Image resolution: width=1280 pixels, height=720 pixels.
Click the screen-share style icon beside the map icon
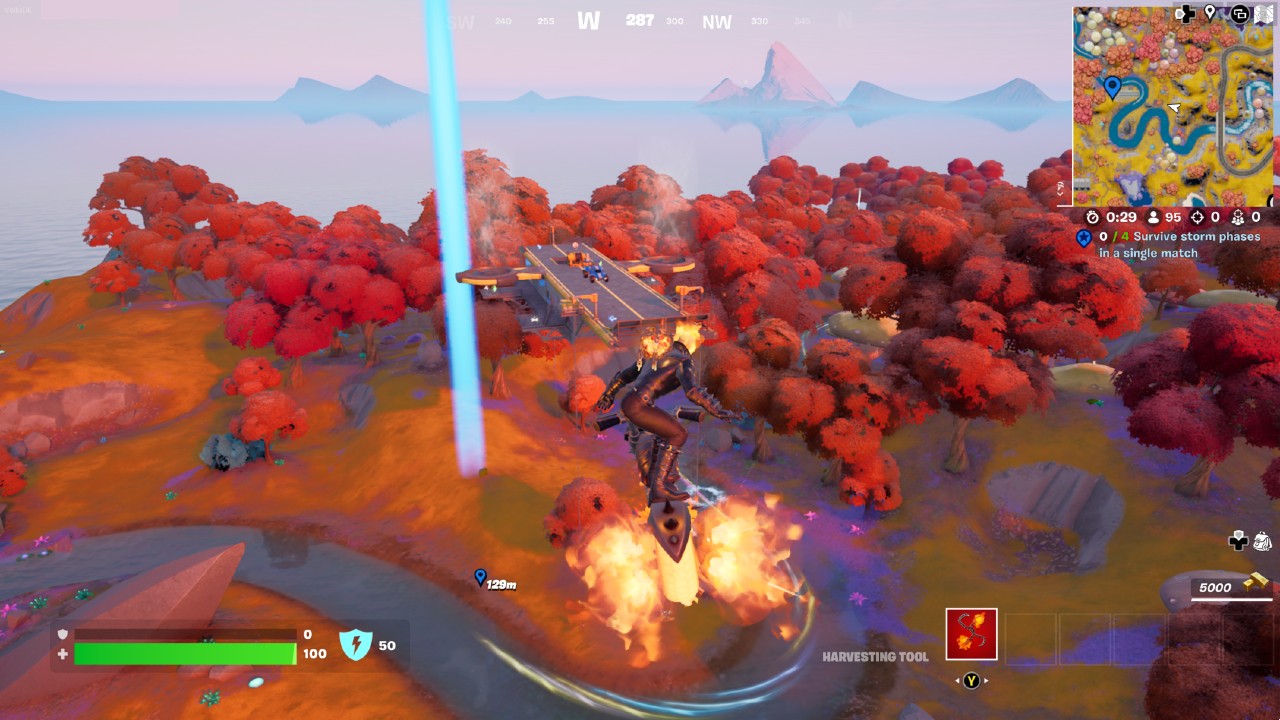[x=1239, y=13]
